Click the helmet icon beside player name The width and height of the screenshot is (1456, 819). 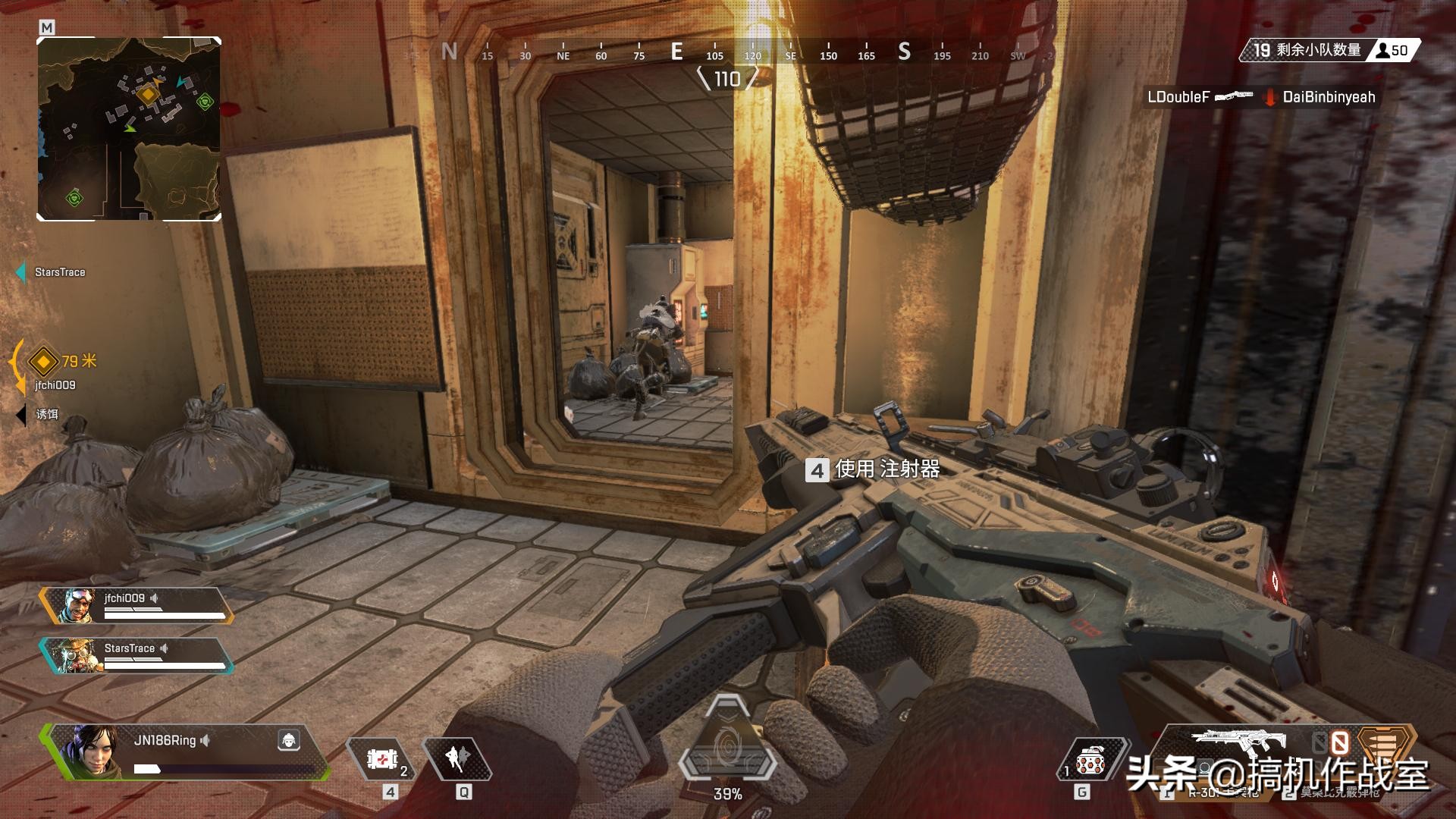[x=289, y=740]
